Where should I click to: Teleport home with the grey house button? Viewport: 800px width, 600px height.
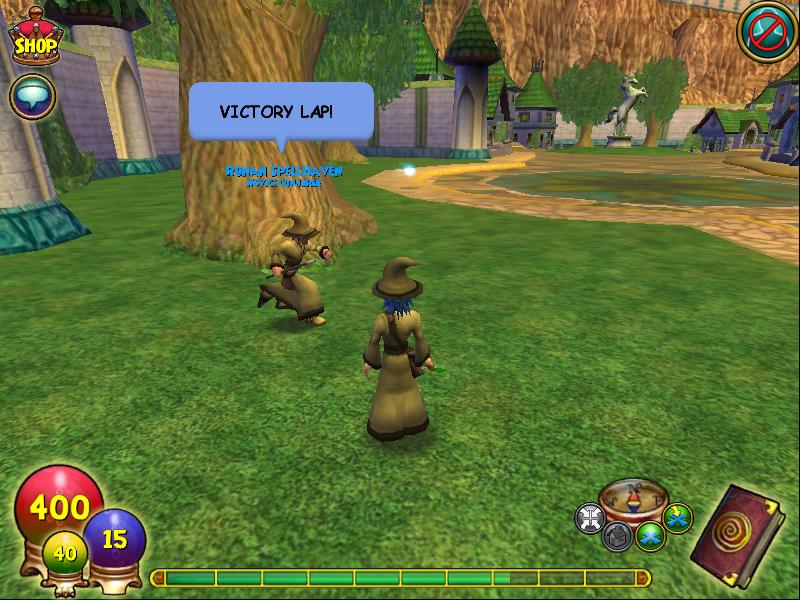pyautogui.click(x=617, y=536)
